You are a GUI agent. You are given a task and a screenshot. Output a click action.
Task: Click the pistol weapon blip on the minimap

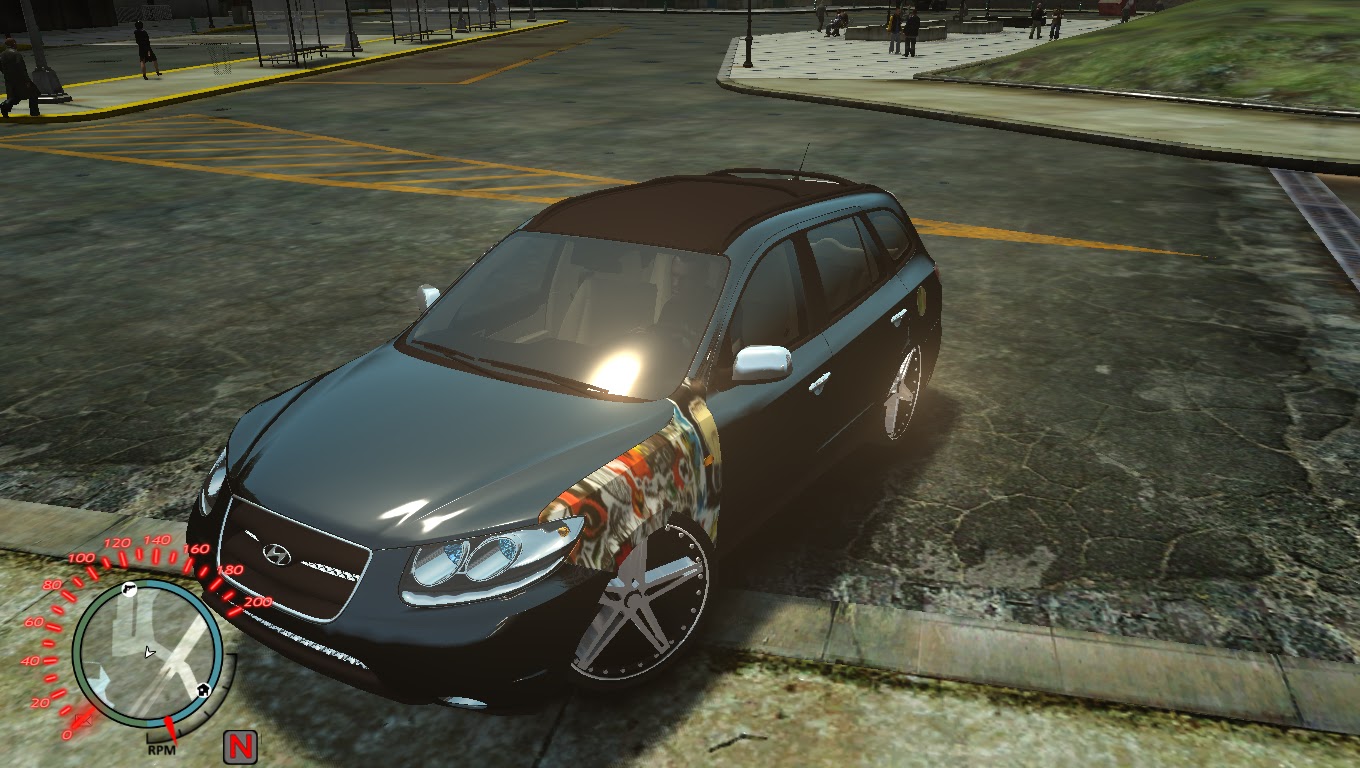tap(130, 589)
